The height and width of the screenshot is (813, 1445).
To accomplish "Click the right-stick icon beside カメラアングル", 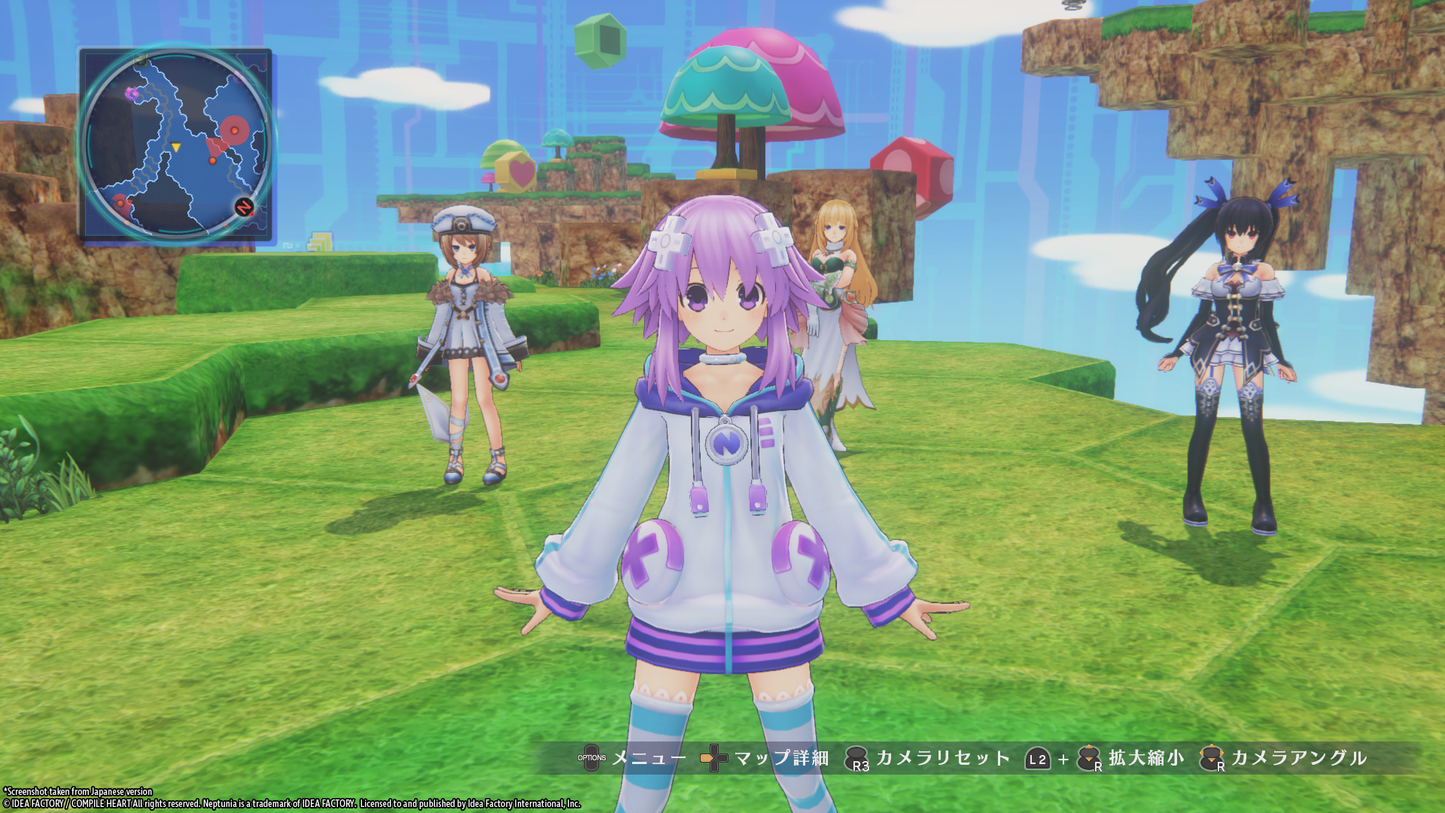I will tap(1211, 756).
